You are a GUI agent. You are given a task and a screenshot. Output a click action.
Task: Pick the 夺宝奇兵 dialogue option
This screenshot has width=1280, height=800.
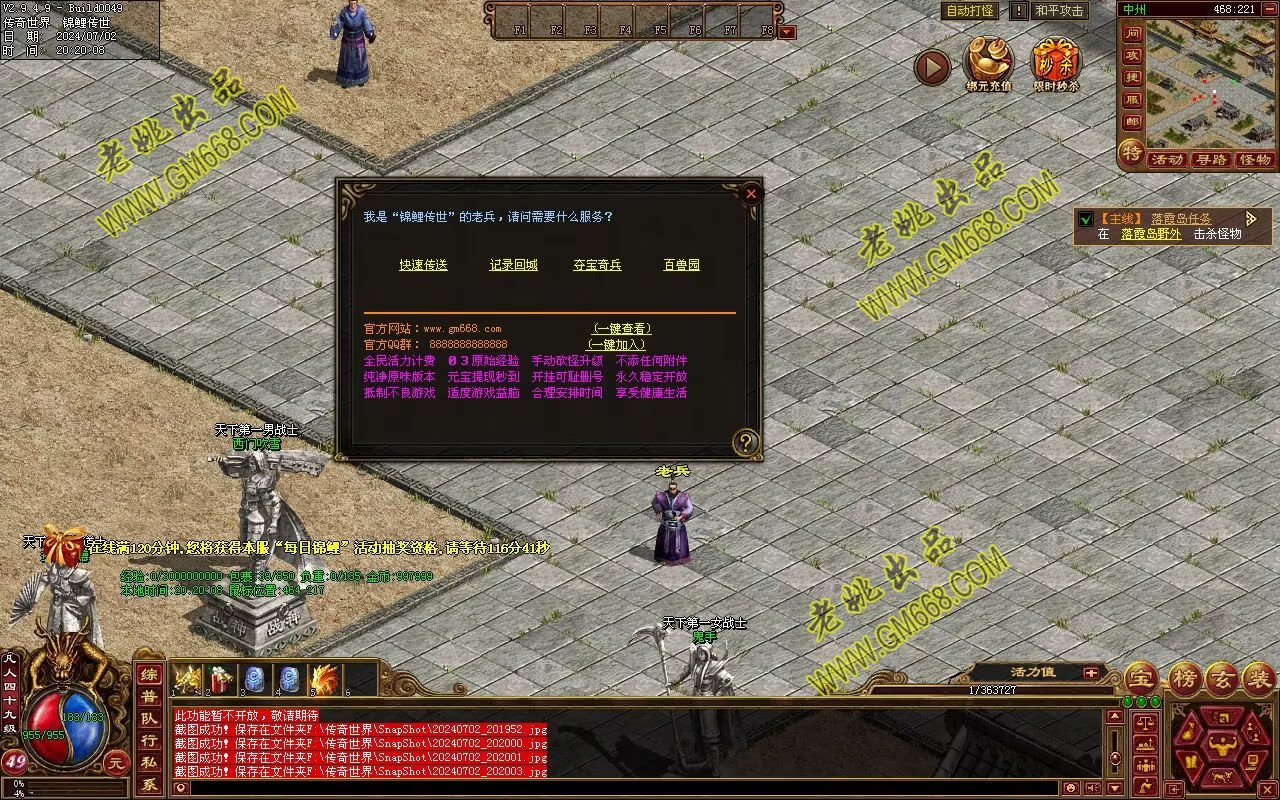pos(597,265)
